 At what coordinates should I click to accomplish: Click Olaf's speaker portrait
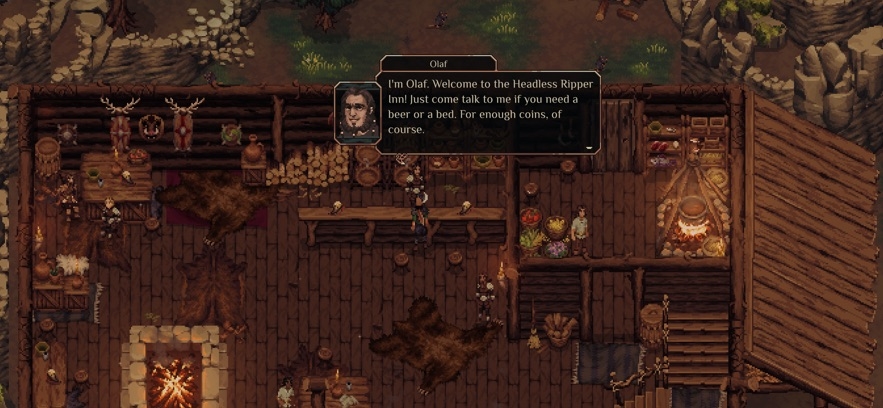[356, 113]
